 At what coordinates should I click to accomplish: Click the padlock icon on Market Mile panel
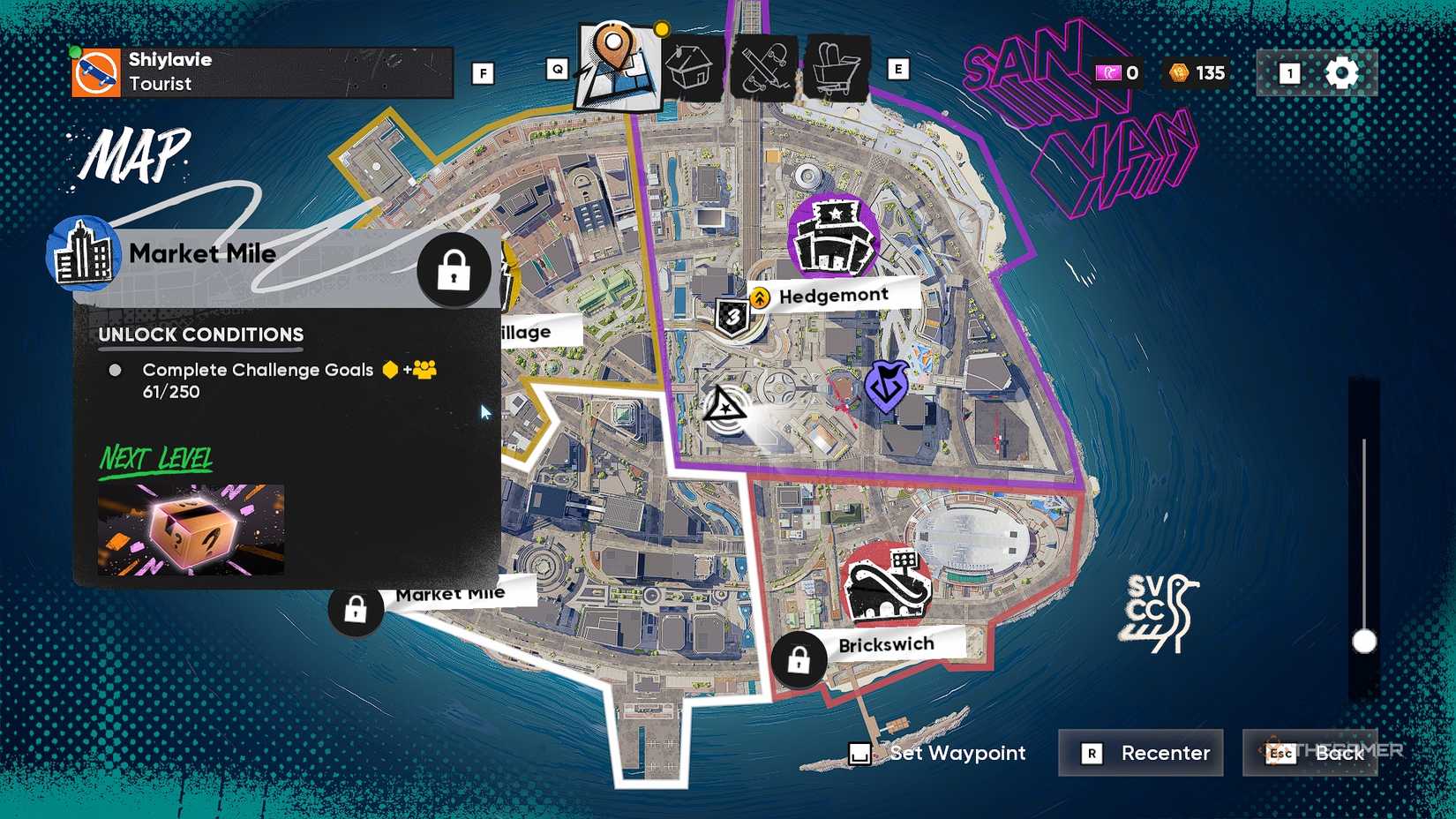point(454,271)
